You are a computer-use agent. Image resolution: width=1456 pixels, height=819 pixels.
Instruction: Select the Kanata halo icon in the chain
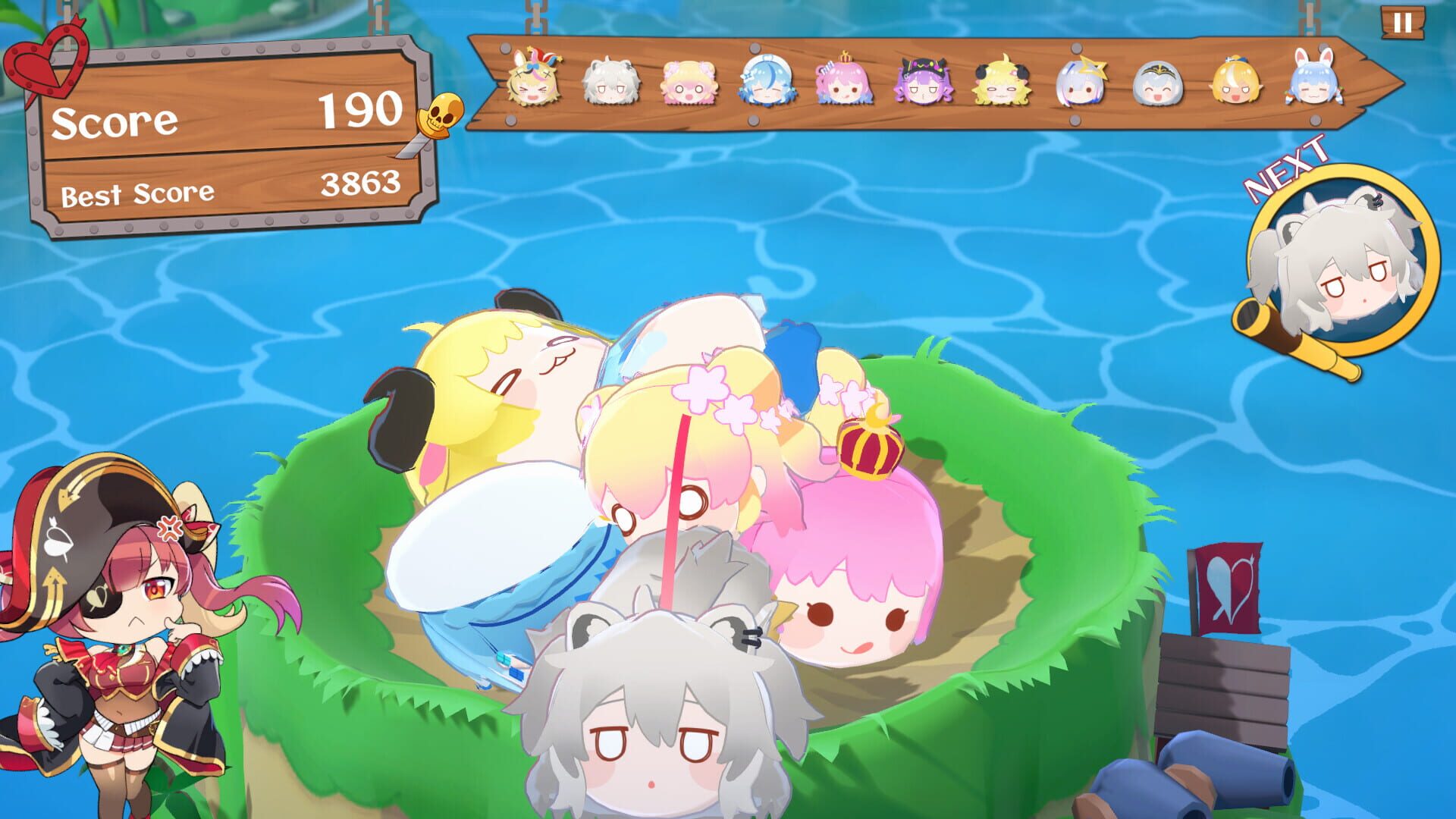click(1080, 85)
